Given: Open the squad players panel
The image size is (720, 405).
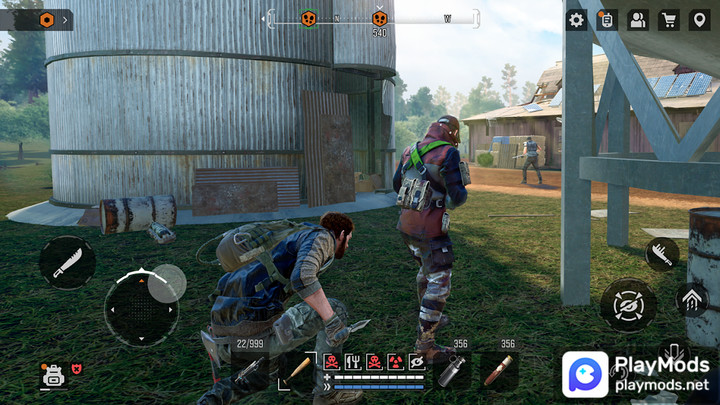Looking at the screenshot, I should [x=638, y=20].
